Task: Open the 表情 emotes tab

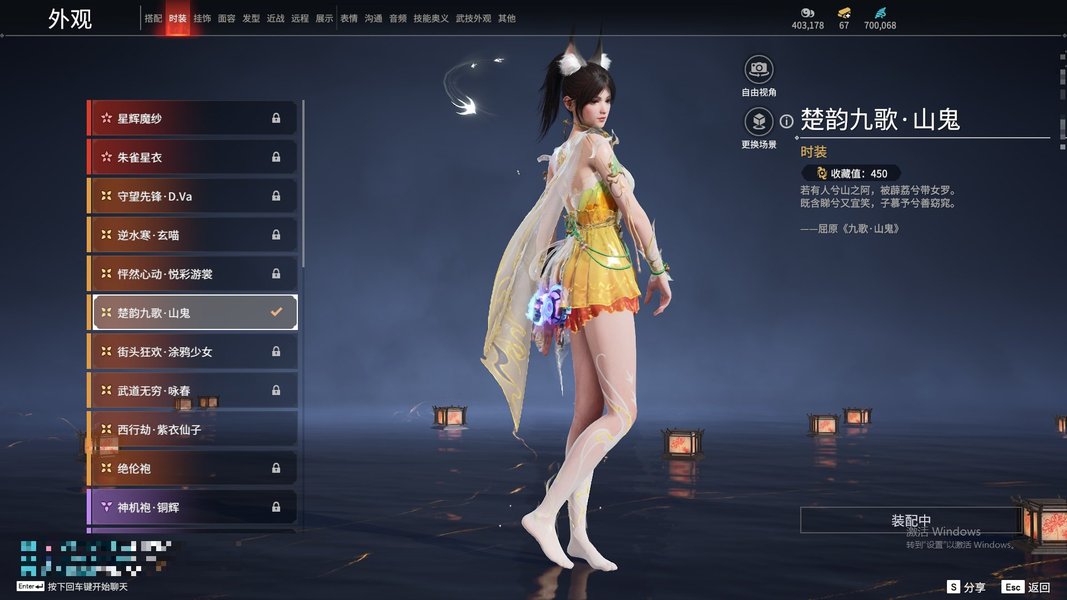Action: point(349,18)
